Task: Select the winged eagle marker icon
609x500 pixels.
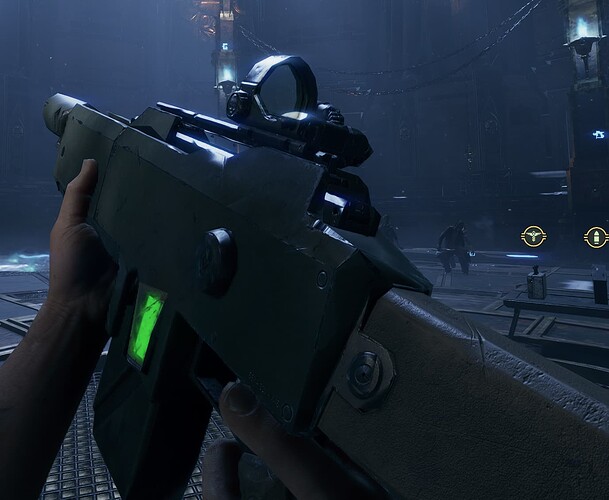Action: pos(533,237)
